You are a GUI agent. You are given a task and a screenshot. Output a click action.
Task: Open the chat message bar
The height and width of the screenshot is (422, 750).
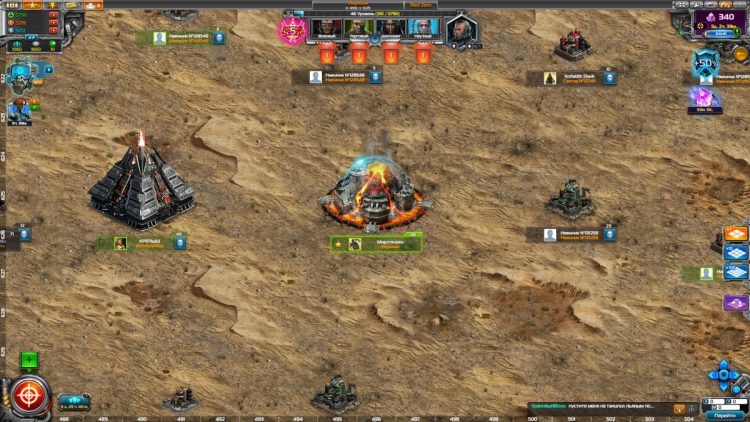pos(600,407)
